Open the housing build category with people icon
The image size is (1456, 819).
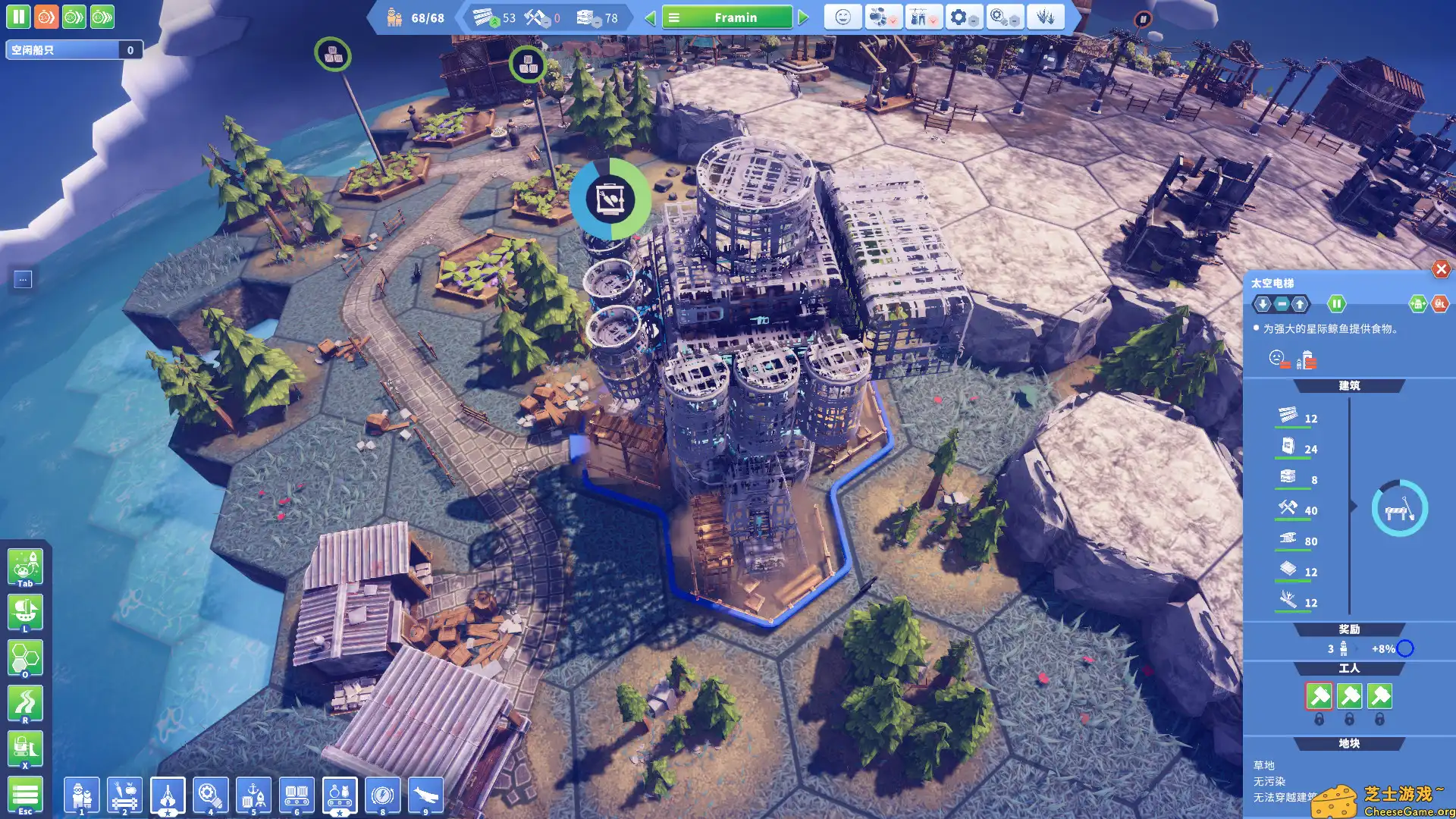point(82,796)
